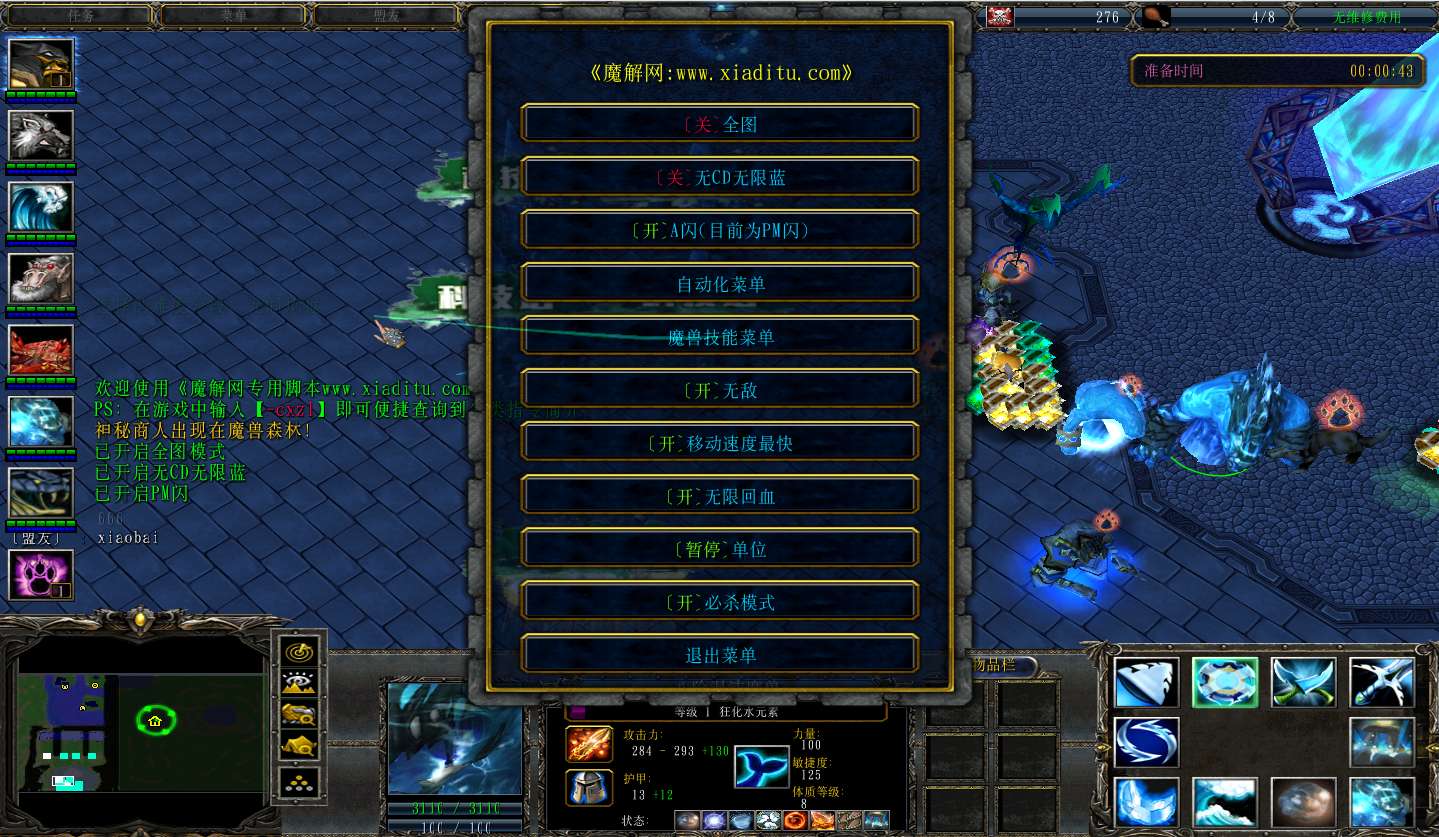Click the minimap signal ping button
Viewport: 1439px width, 837px height.
point(300,651)
